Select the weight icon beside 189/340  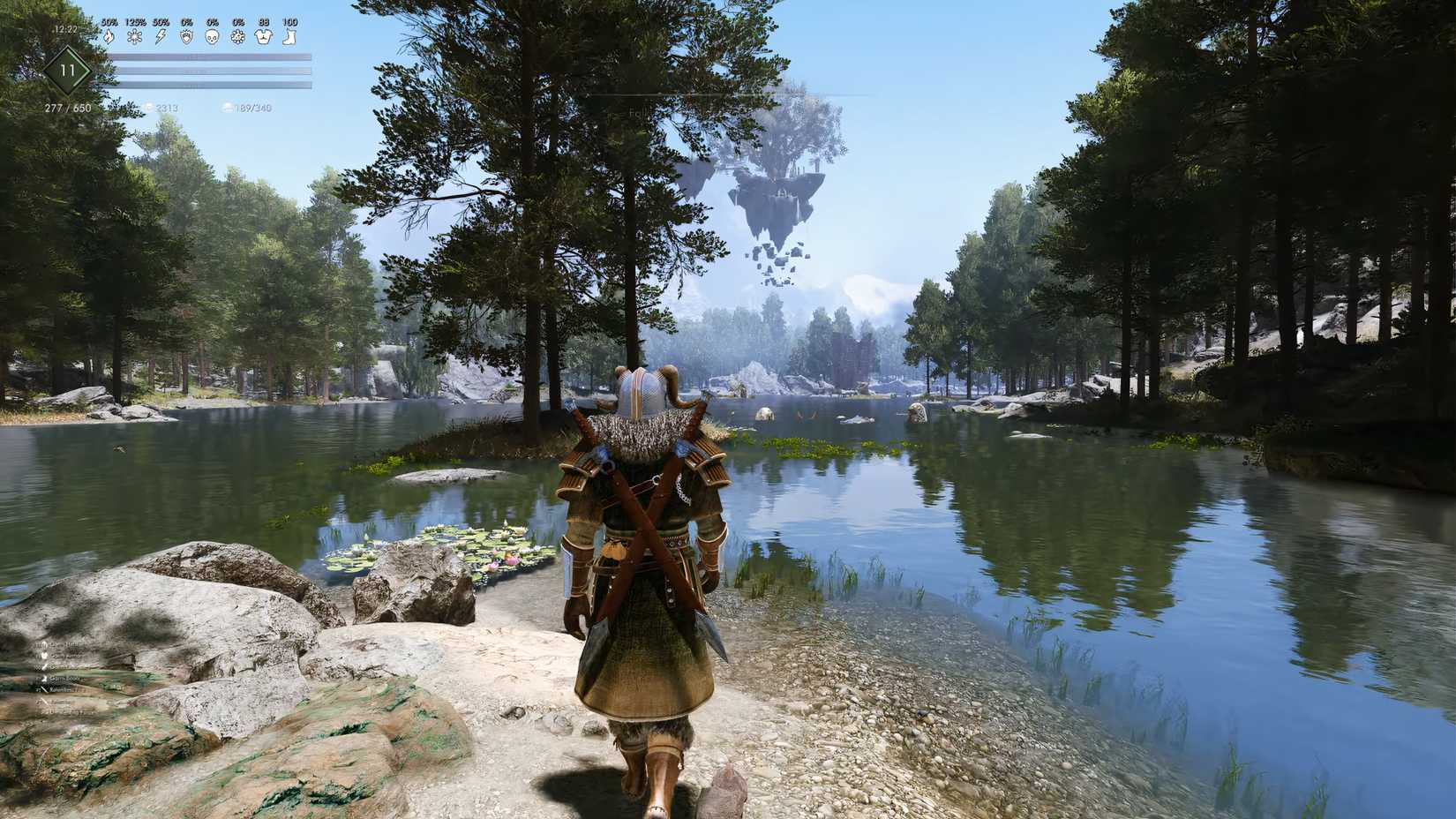pos(227,107)
